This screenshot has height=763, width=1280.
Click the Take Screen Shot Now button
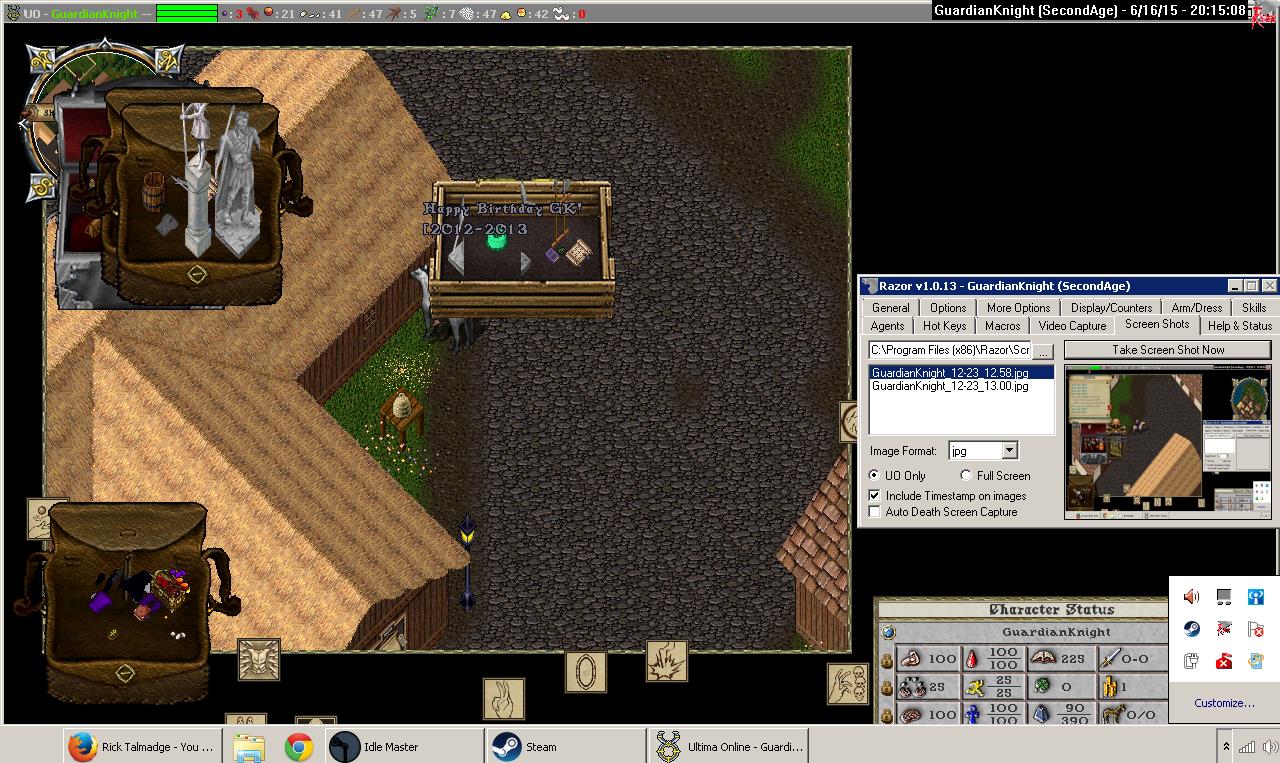[x=1167, y=350]
